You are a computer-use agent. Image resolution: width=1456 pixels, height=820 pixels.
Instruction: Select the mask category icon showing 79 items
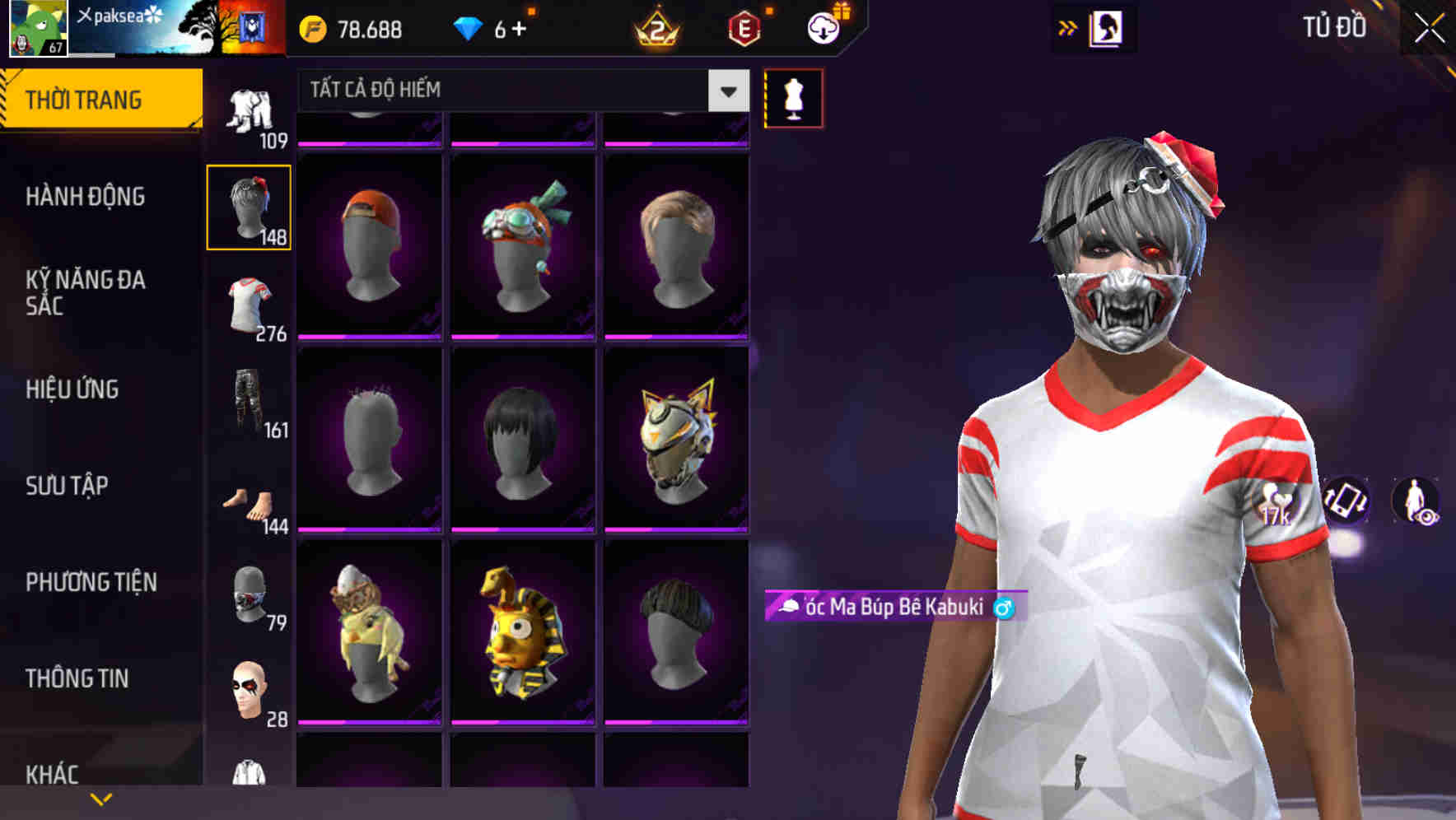click(249, 594)
